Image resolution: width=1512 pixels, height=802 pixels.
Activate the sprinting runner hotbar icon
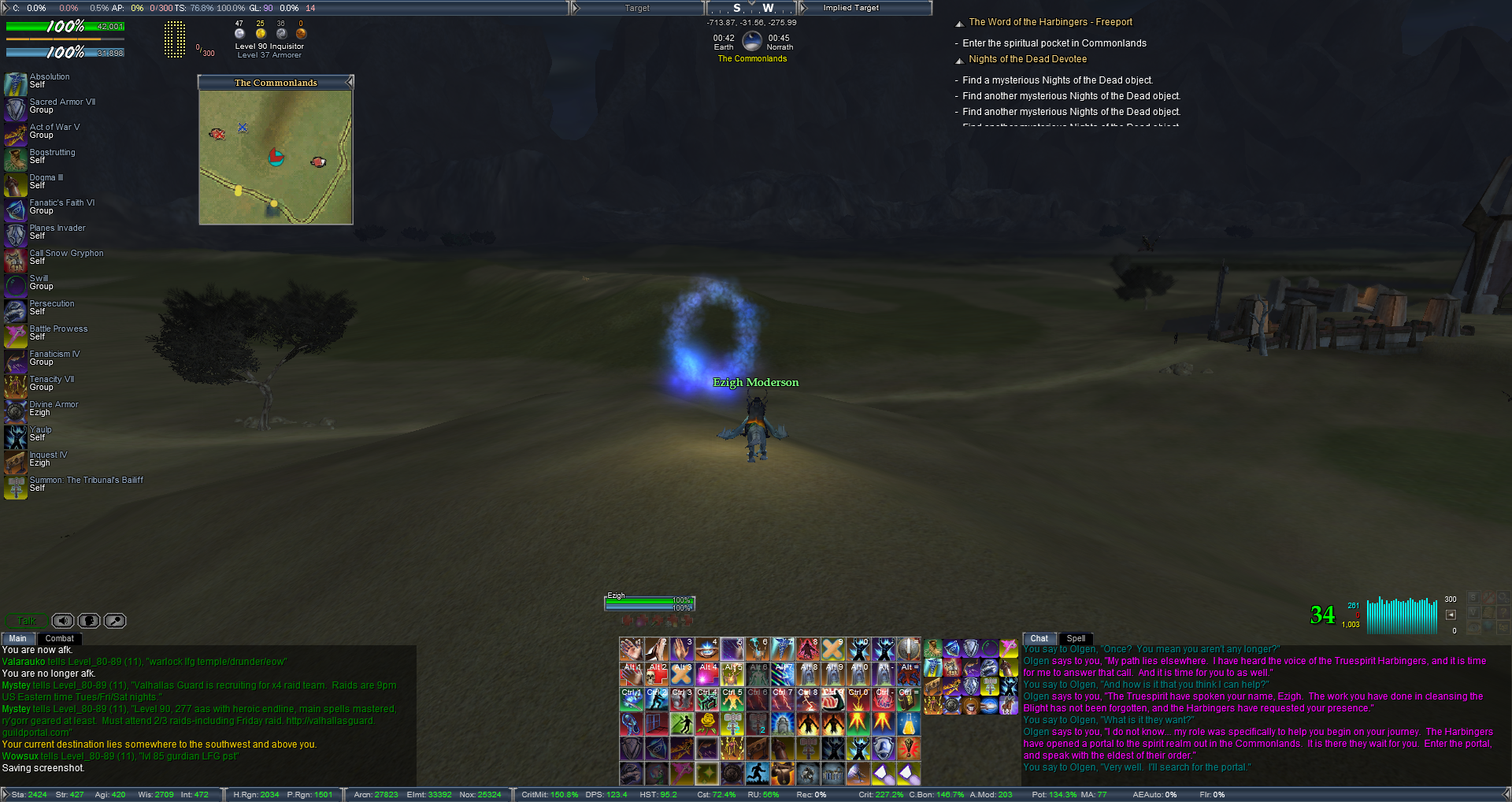757,773
